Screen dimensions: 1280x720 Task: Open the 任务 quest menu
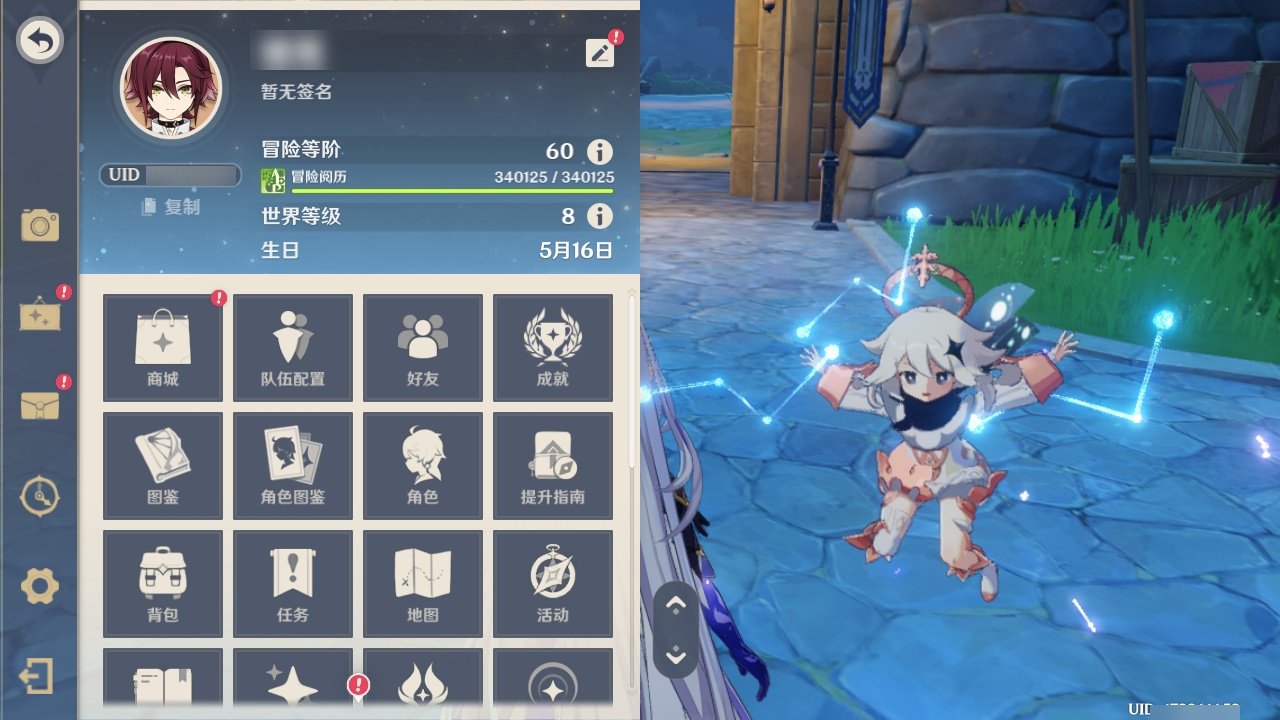[x=293, y=584]
